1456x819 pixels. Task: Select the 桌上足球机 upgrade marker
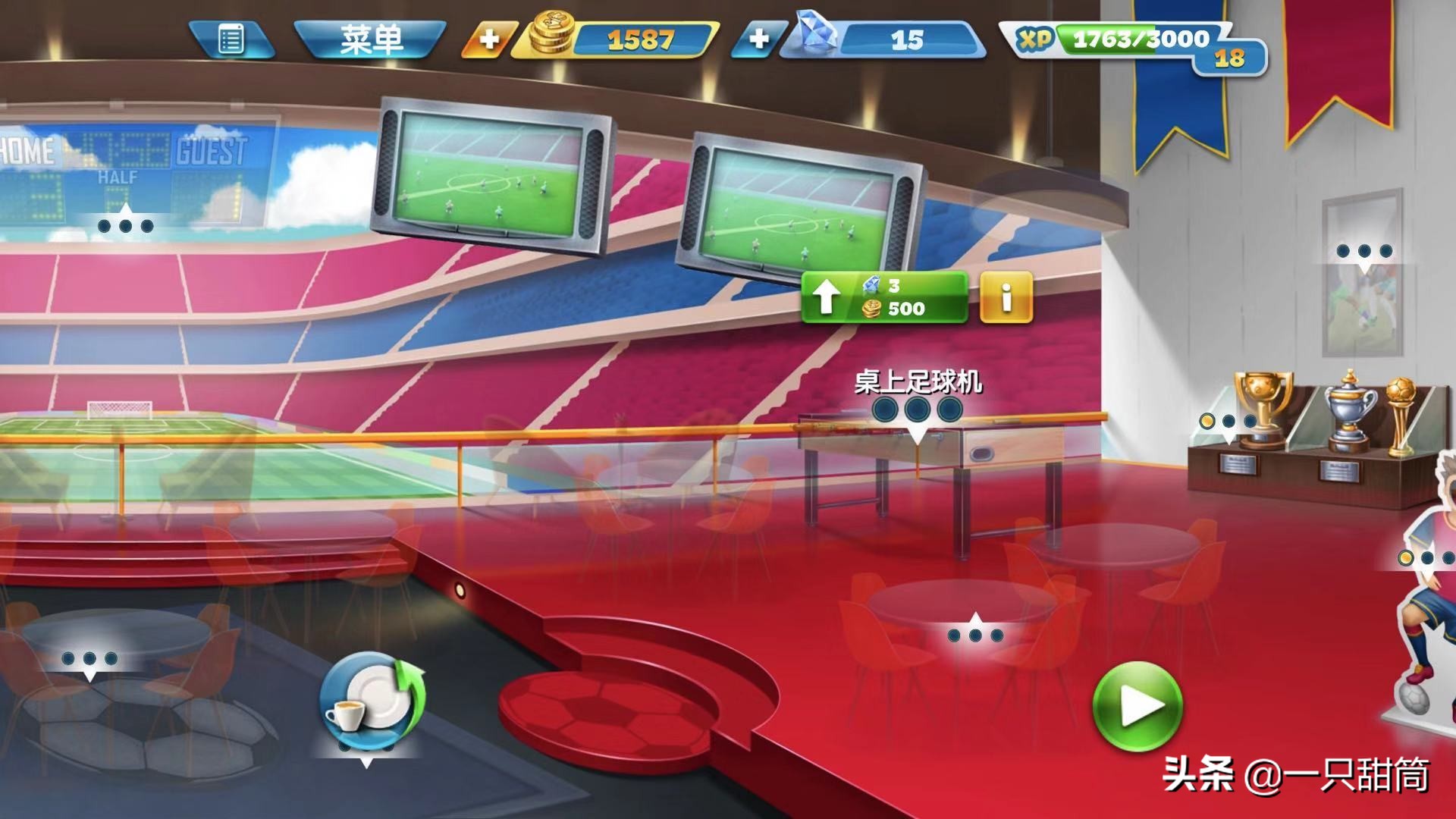pos(918,411)
